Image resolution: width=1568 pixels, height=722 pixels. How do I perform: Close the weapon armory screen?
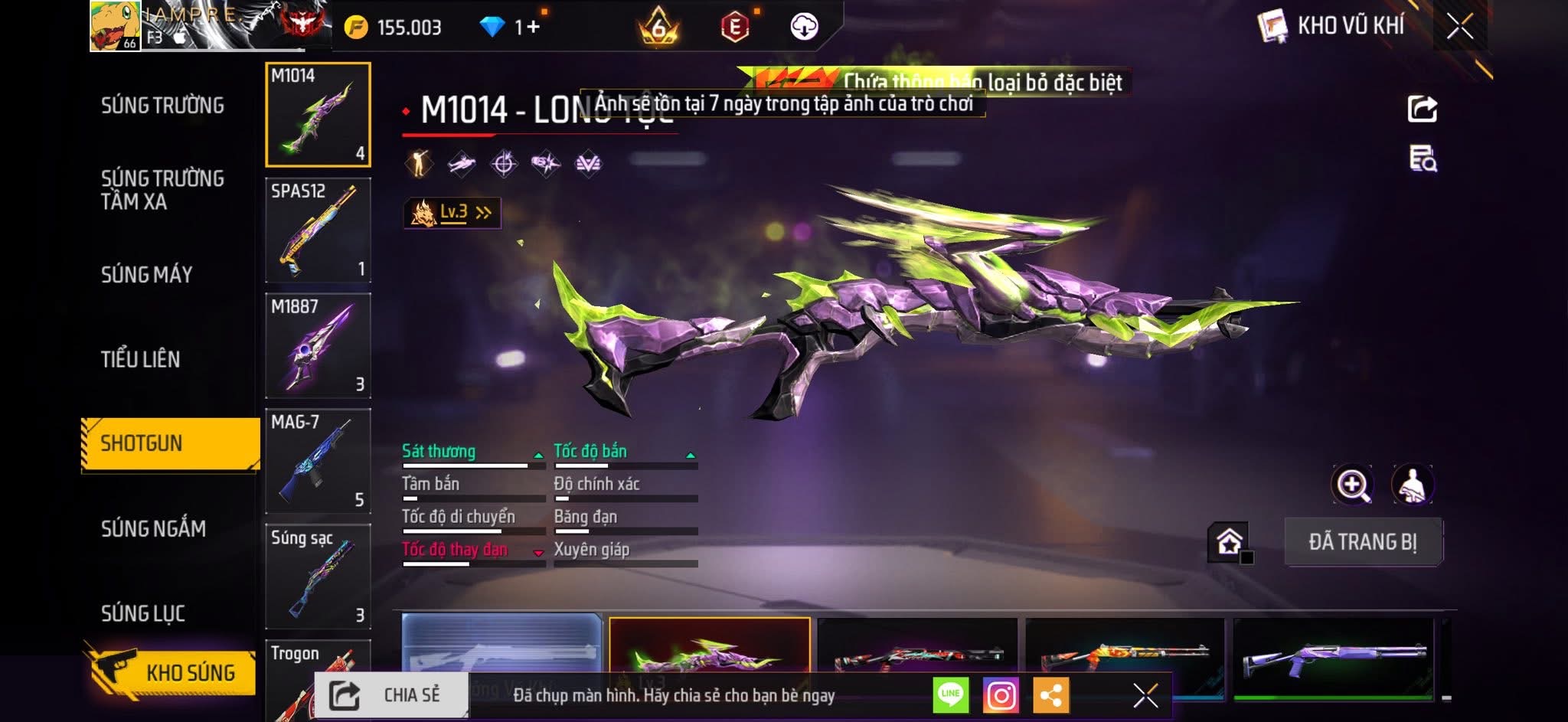[1459, 27]
